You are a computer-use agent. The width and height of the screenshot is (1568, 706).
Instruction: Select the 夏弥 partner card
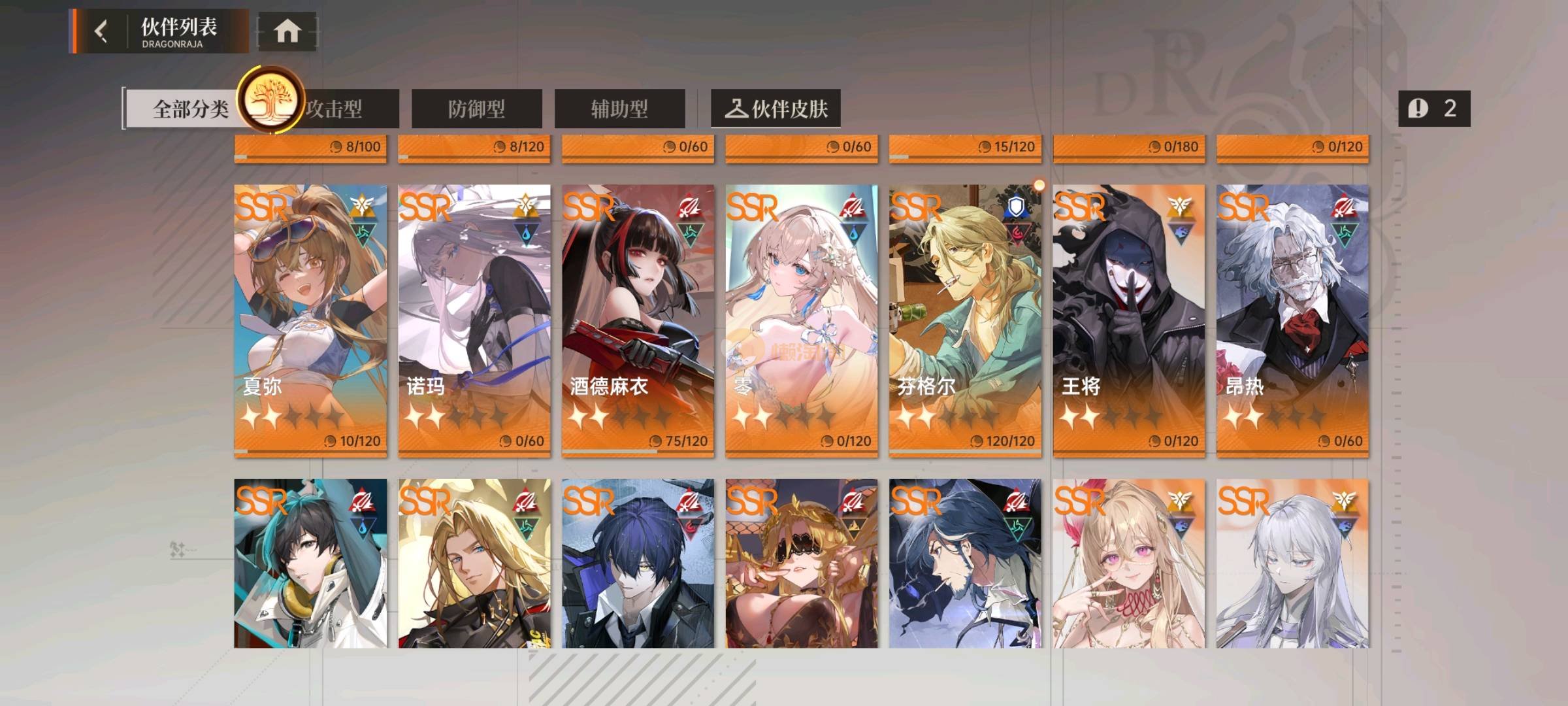click(x=310, y=320)
